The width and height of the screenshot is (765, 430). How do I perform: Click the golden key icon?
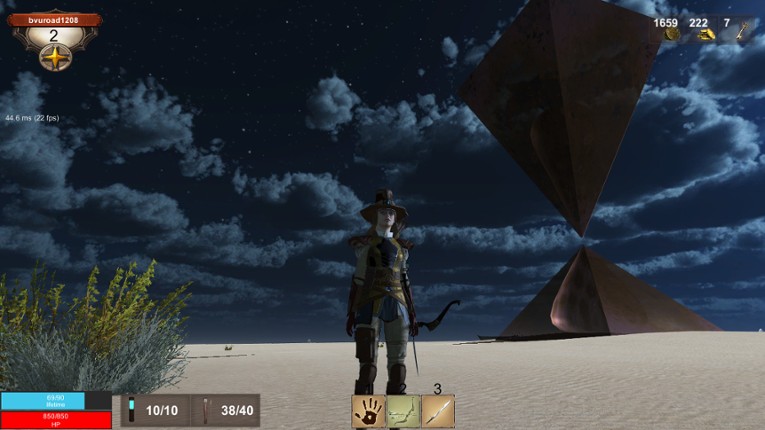(x=741, y=34)
